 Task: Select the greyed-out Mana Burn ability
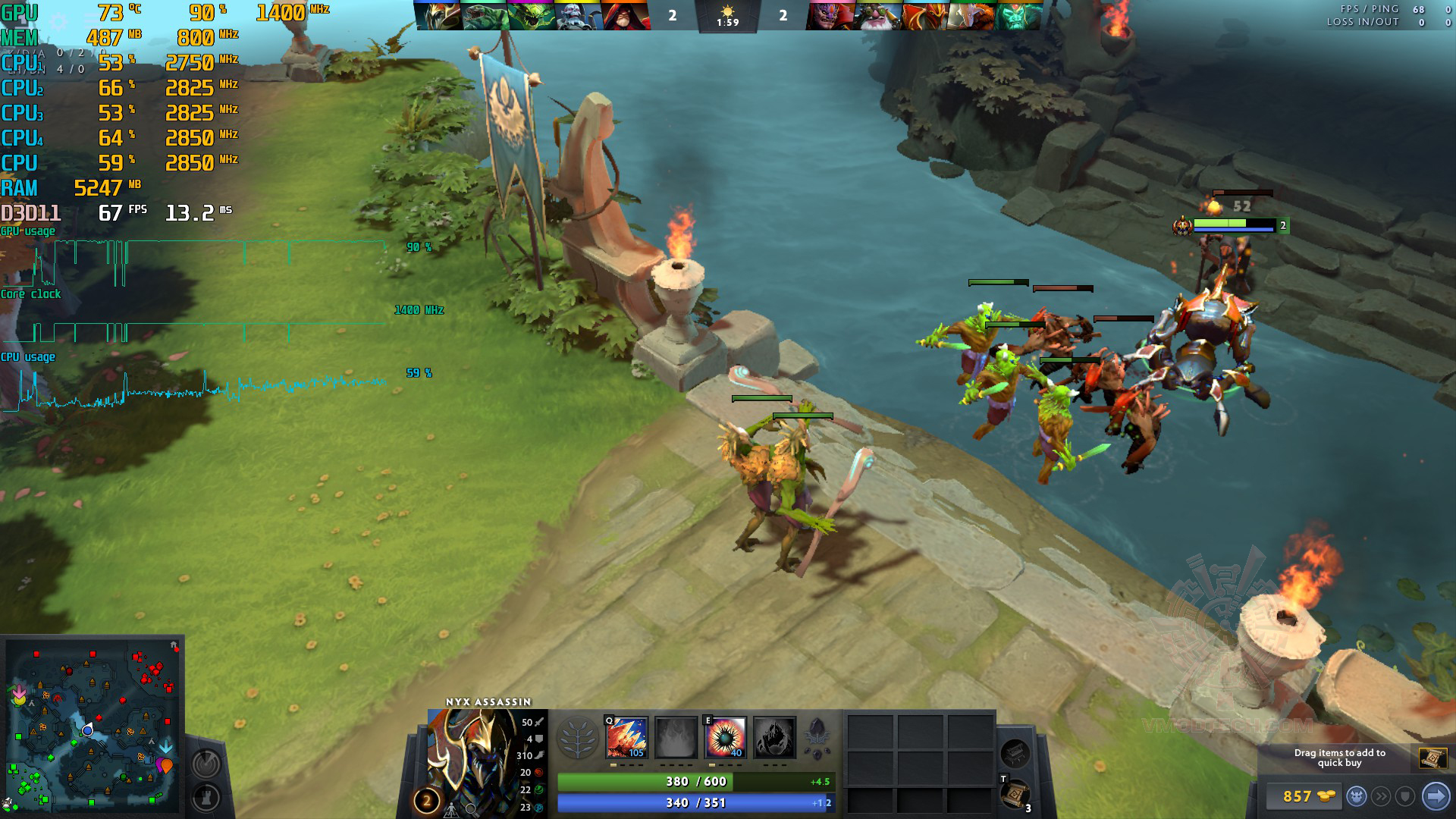point(676,737)
